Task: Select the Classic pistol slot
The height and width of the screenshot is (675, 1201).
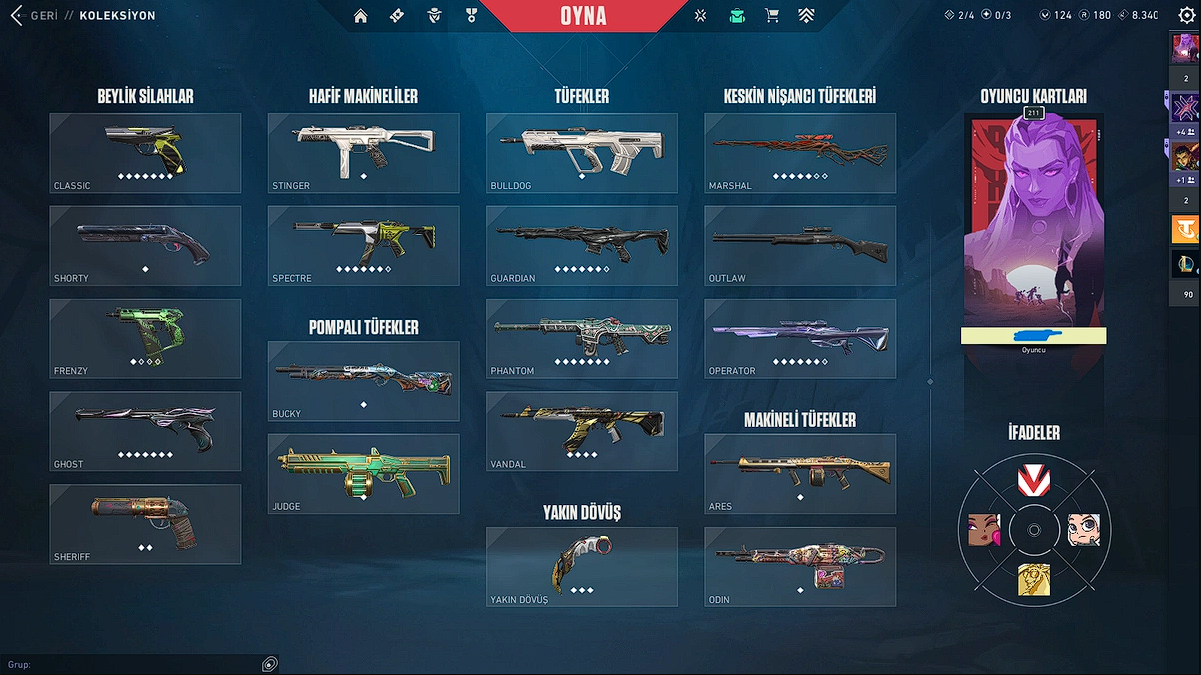Action: point(145,152)
